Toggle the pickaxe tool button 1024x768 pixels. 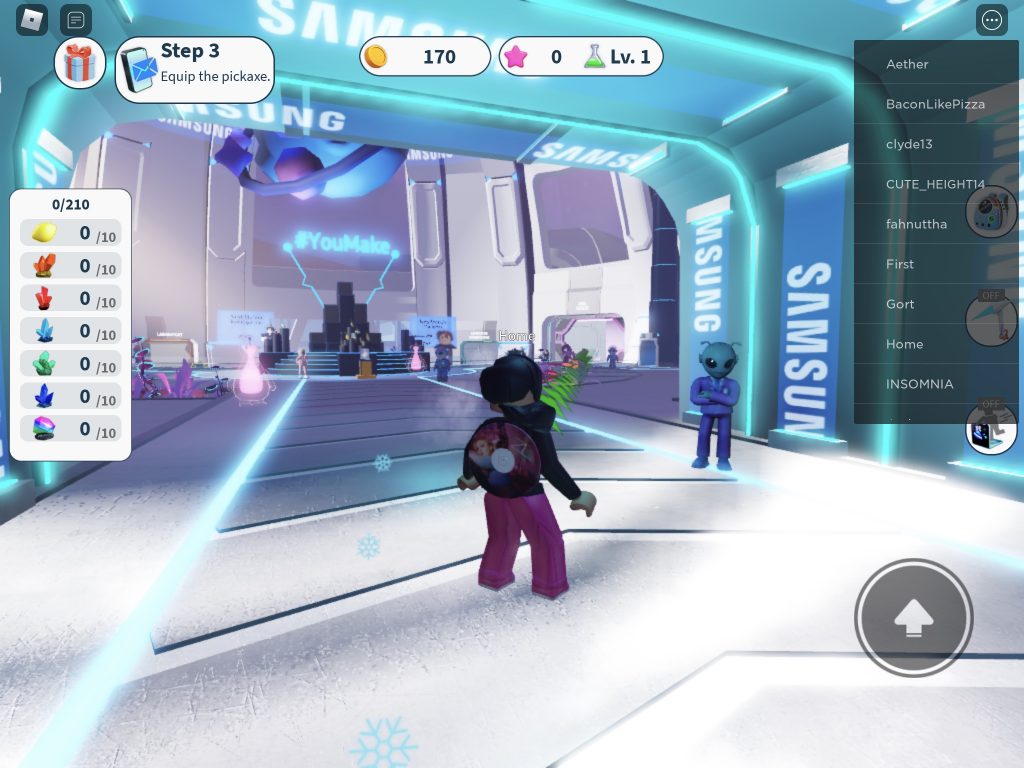(x=991, y=319)
